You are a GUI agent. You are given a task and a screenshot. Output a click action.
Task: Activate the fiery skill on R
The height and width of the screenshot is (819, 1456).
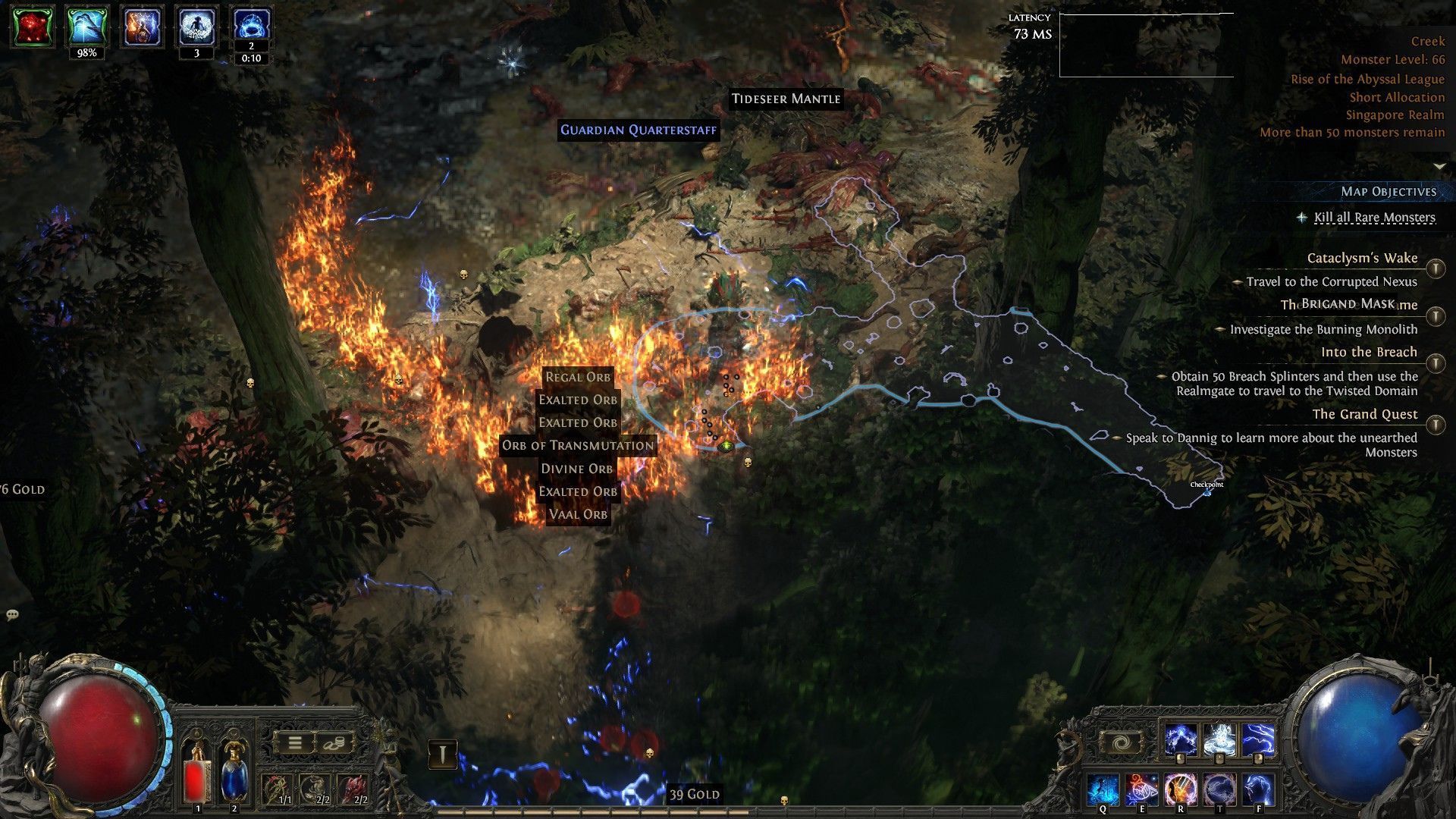pos(1181,789)
